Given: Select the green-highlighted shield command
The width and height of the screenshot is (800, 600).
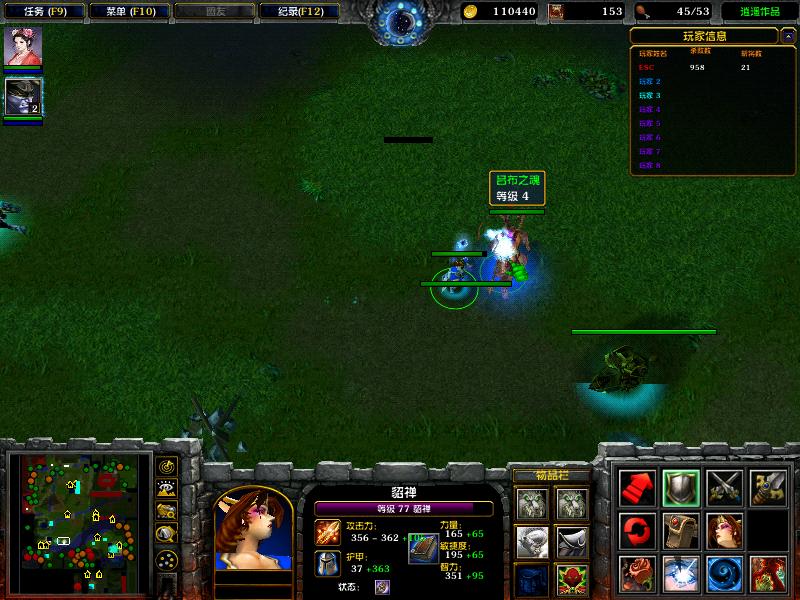Looking at the screenshot, I should coord(681,487).
